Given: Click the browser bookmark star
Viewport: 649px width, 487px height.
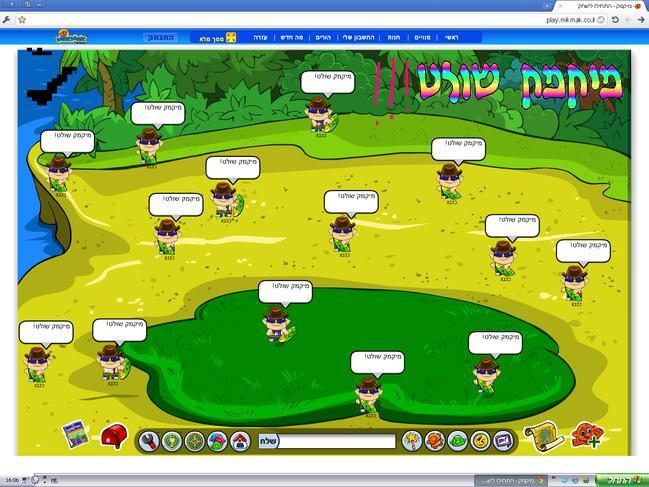Looking at the screenshot, I should coord(21,19).
